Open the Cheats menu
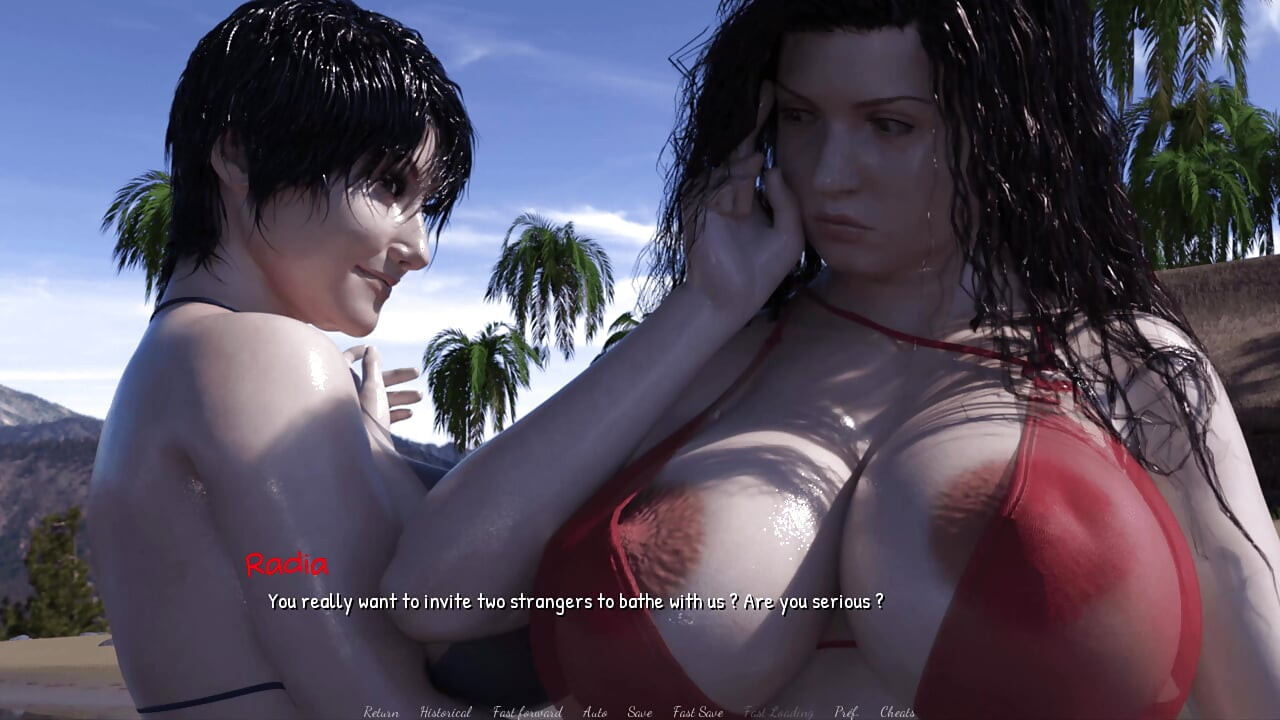This screenshot has height=720, width=1280. tap(897, 712)
